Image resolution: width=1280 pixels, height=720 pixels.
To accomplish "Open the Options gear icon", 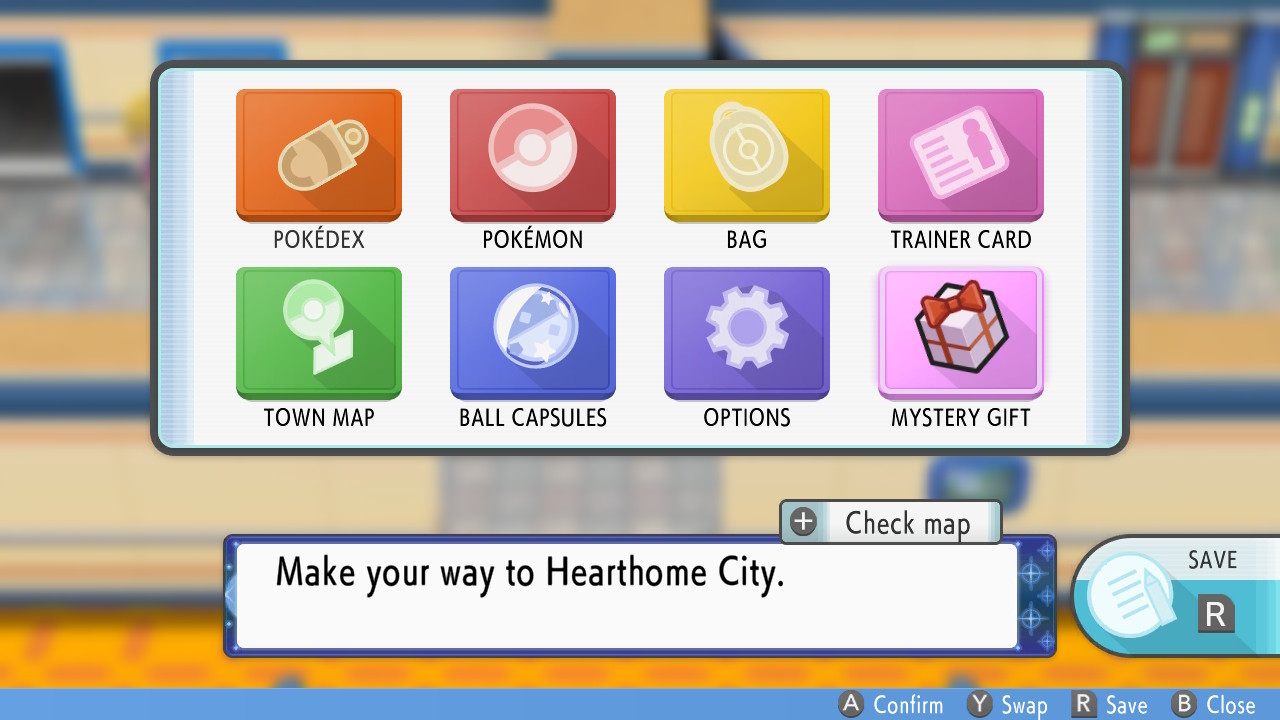I will [746, 333].
